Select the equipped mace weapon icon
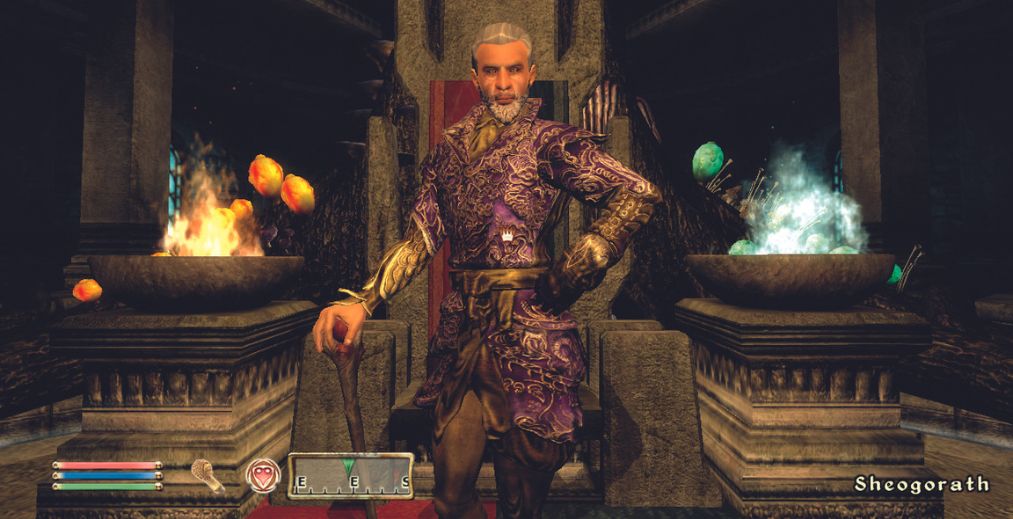 click(x=208, y=475)
